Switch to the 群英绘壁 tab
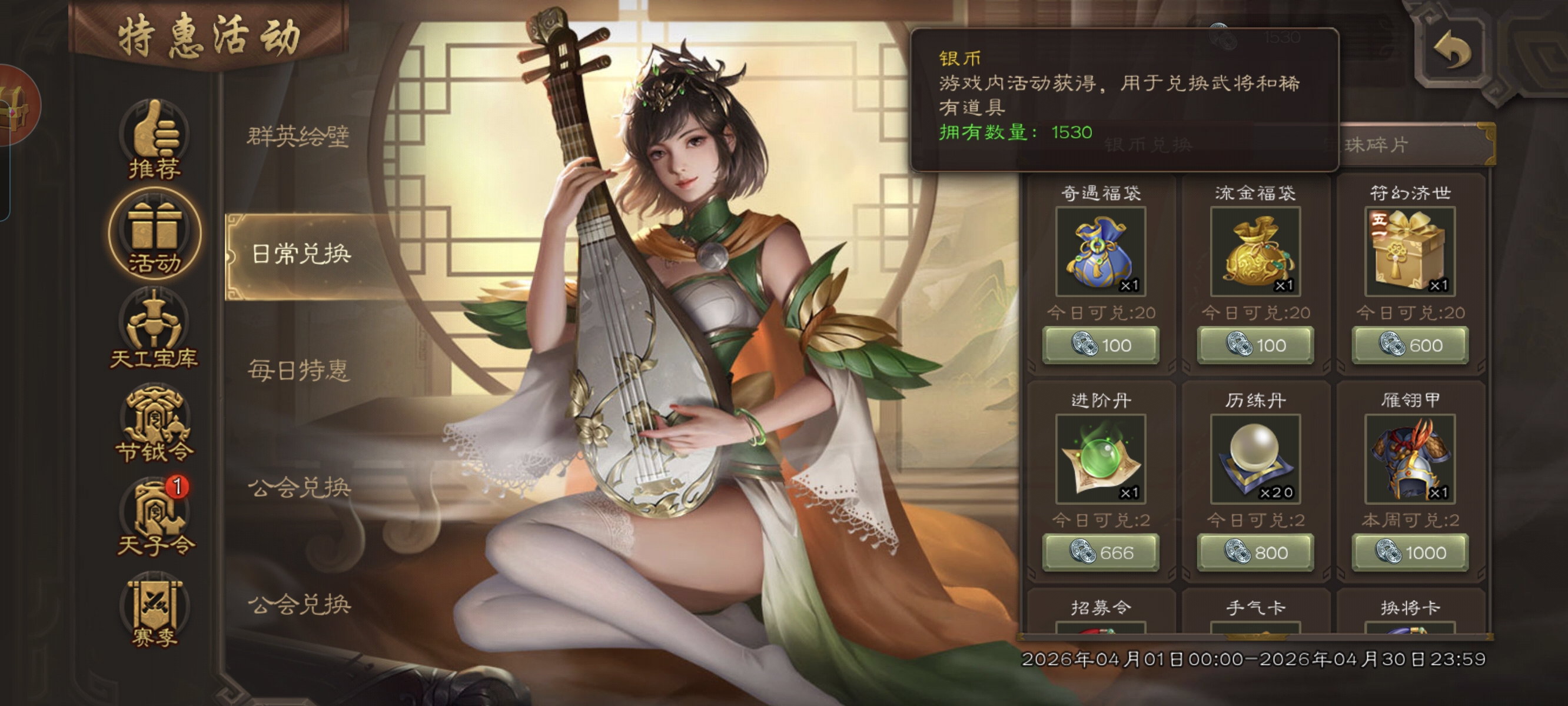The height and width of the screenshot is (706, 1568). (x=298, y=136)
